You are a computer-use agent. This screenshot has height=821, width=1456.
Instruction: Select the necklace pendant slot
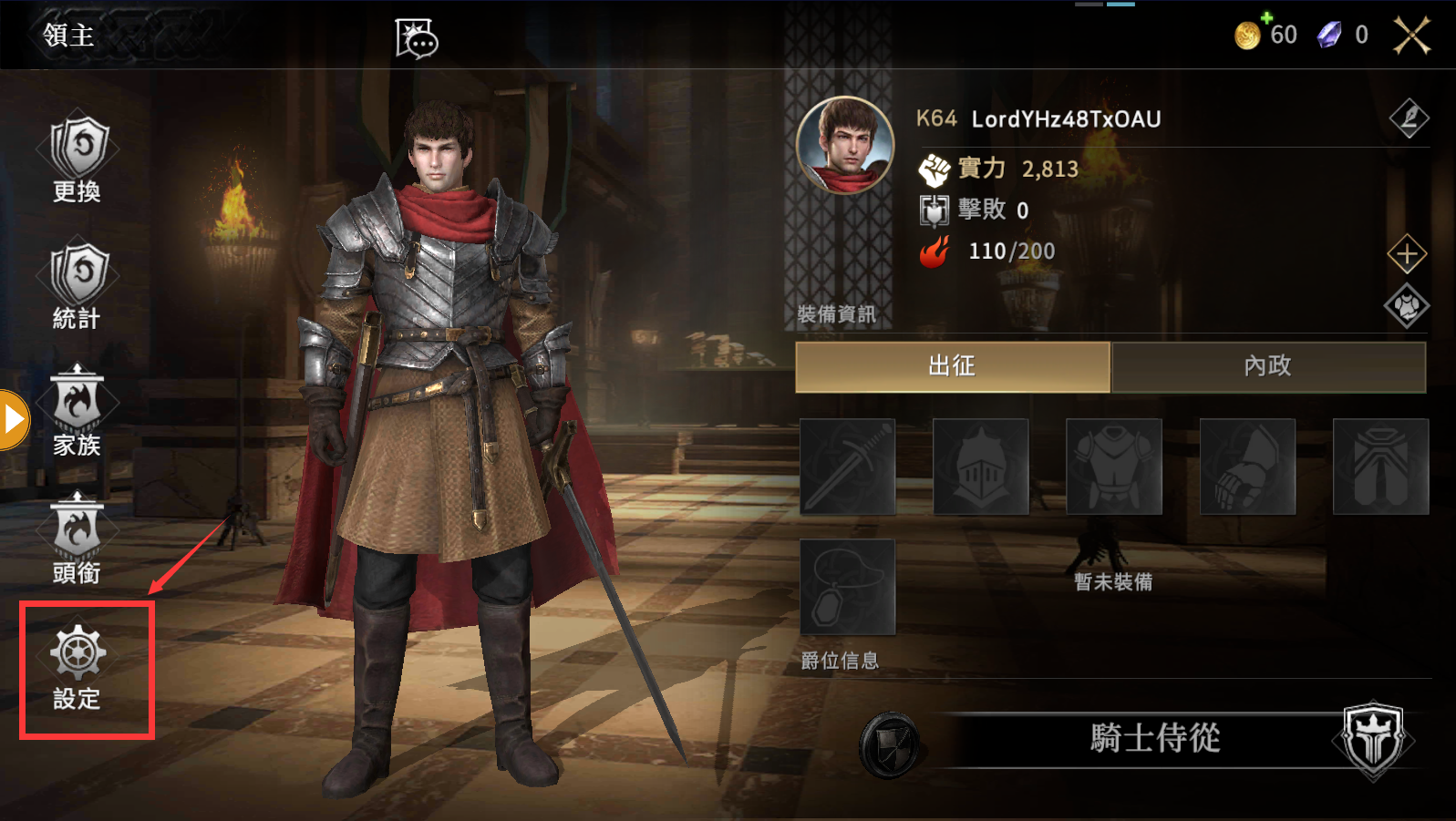(848, 587)
